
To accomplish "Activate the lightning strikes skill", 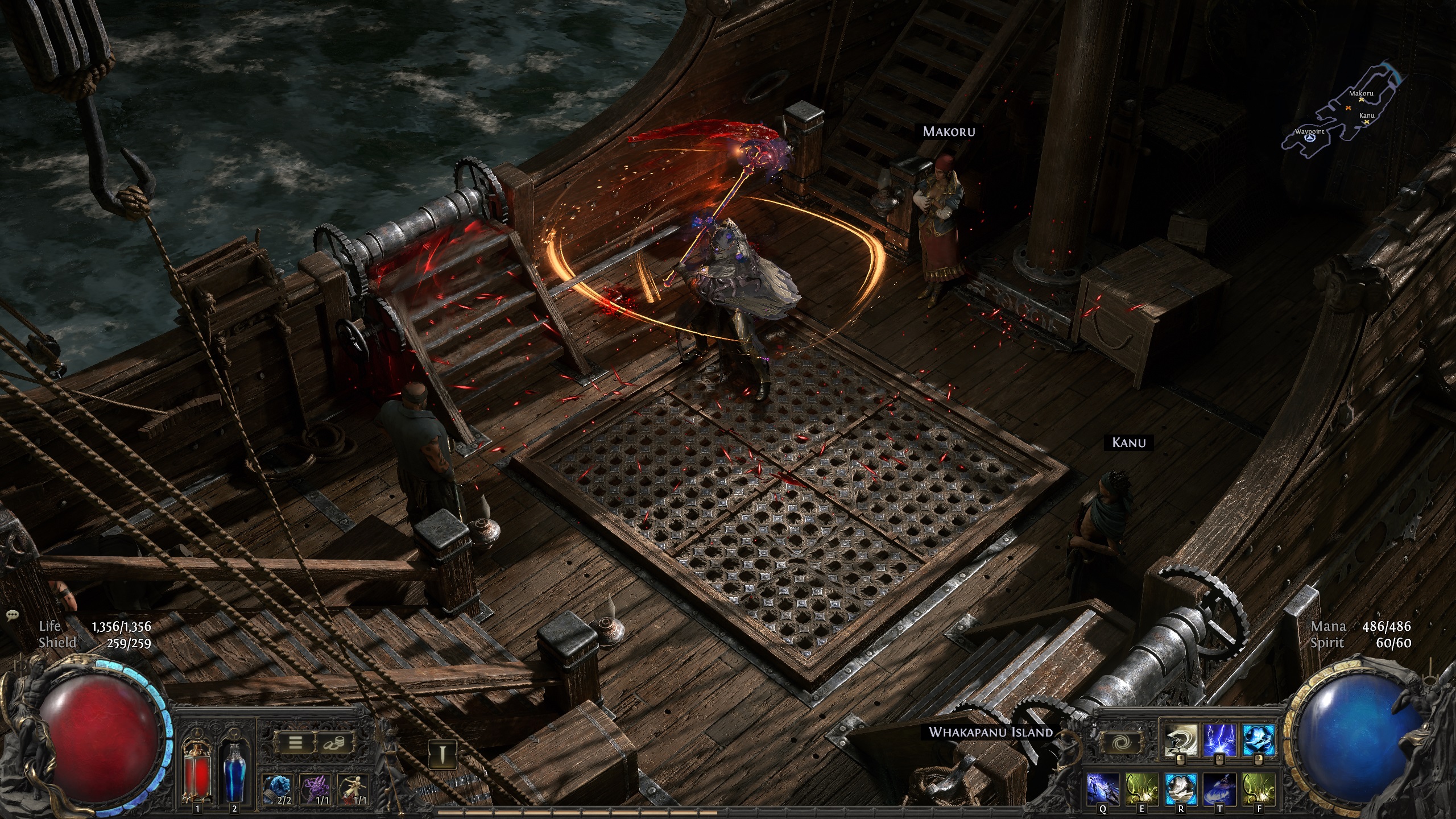I will (x=1218, y=740).
